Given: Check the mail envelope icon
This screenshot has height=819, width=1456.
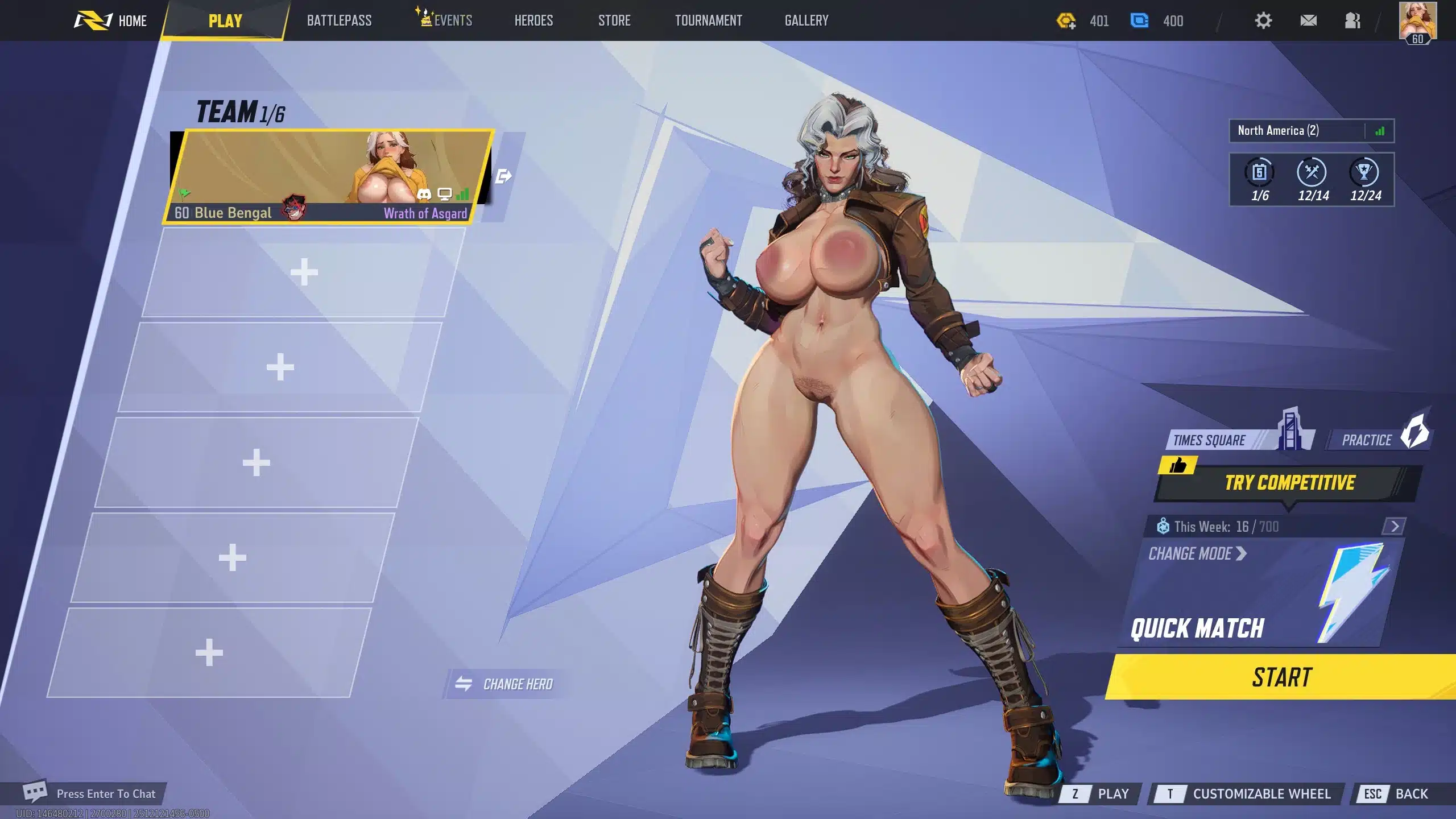Looking at the screenshot, I should 1308,21.
